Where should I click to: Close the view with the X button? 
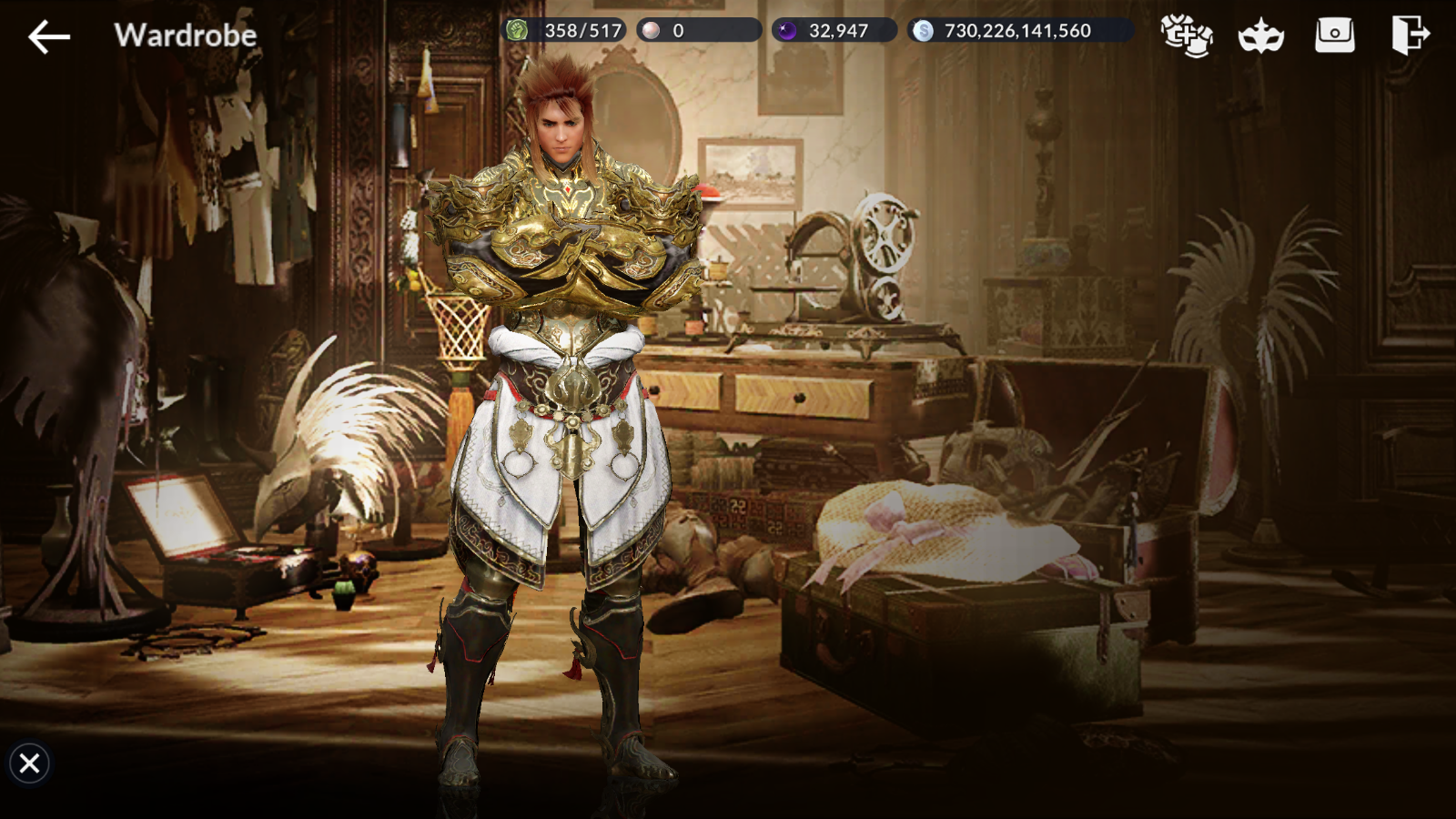(x=29, y=763)
